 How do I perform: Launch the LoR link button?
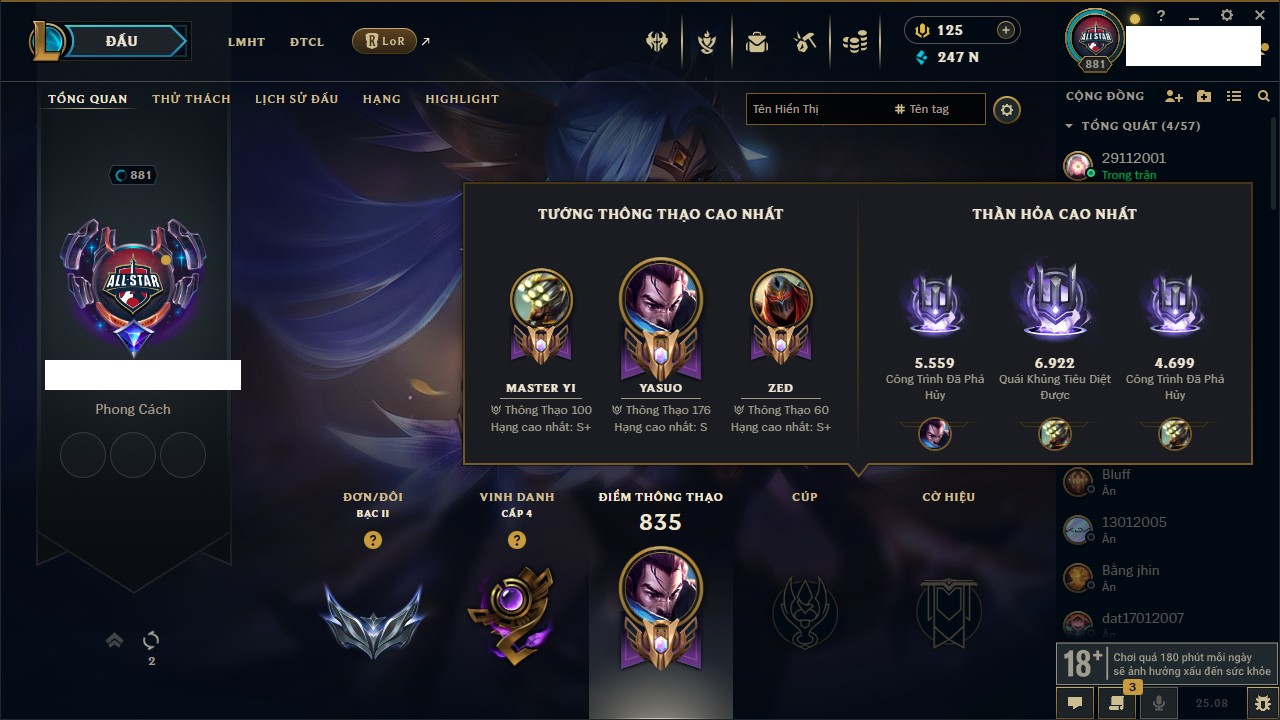385,41
